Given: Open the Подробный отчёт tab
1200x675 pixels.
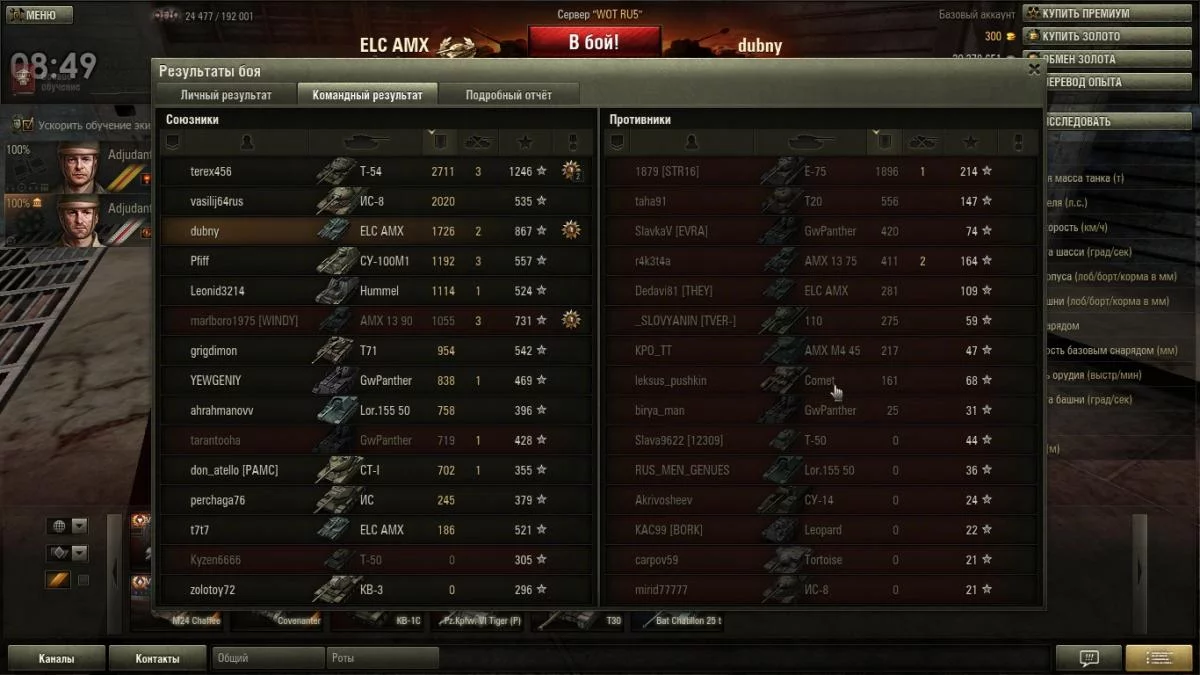Looking at the screenshot, I should pyautogui.click(x=508, y=95).
